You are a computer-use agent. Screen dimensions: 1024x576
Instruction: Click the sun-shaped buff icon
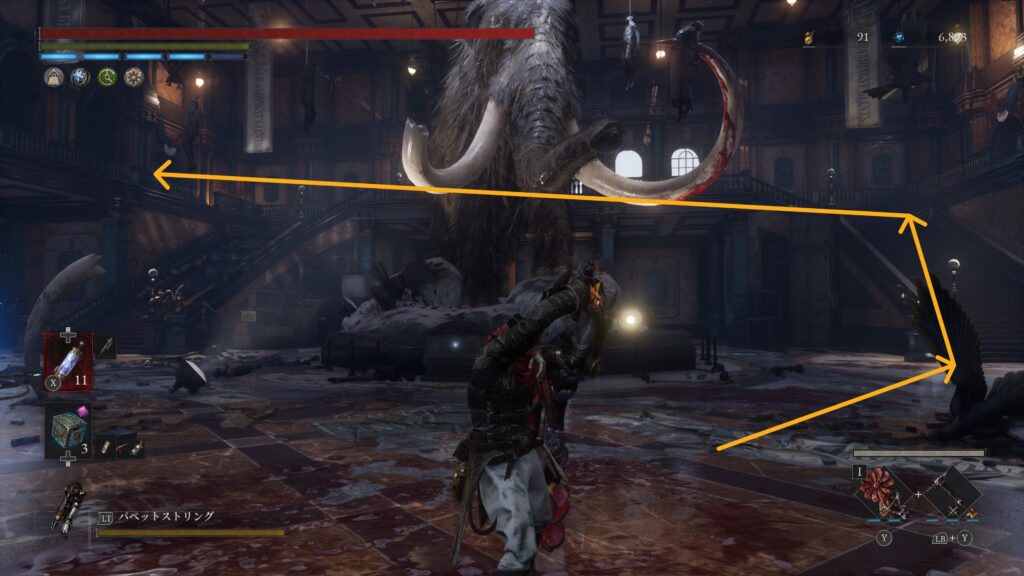tap(134, 78)
